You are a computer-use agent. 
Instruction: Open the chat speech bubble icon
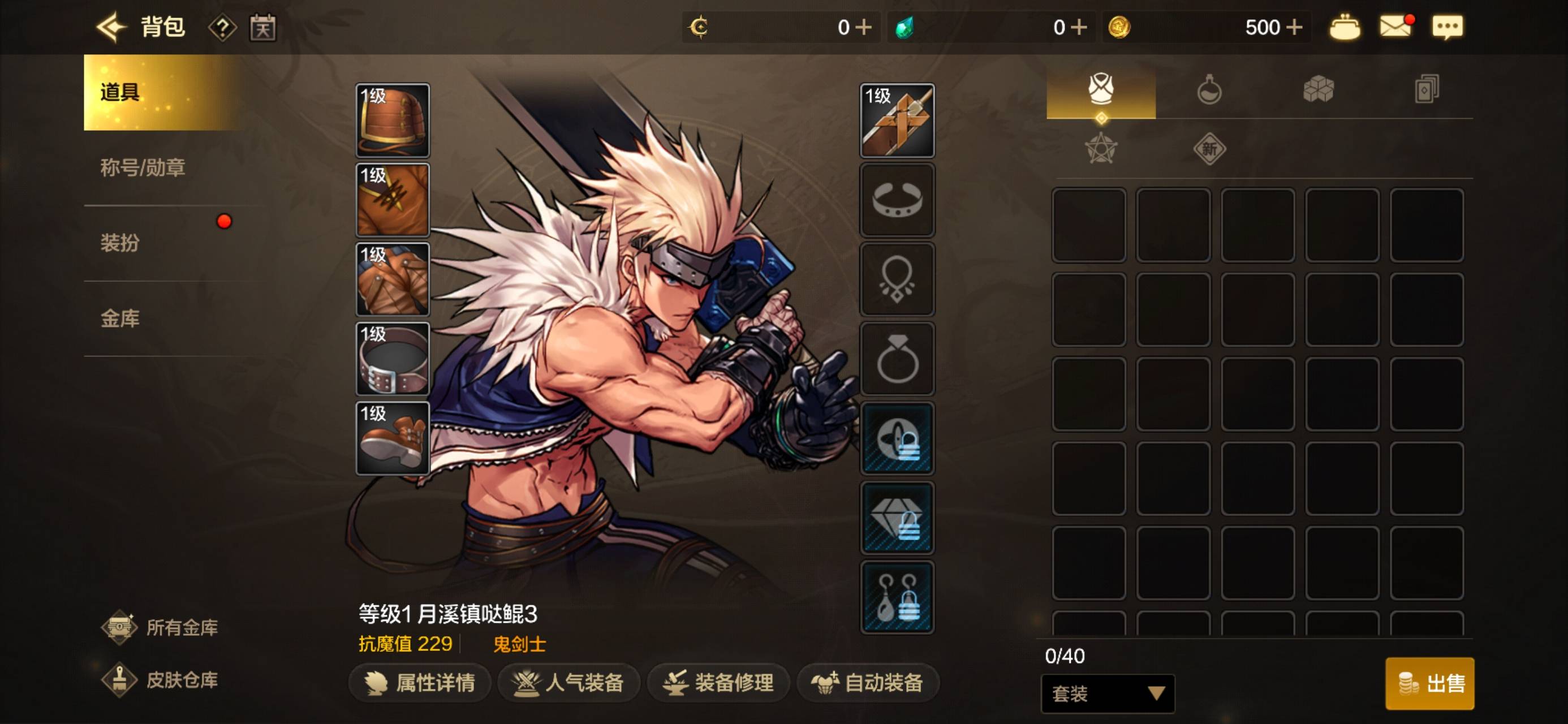(1448, 27)
